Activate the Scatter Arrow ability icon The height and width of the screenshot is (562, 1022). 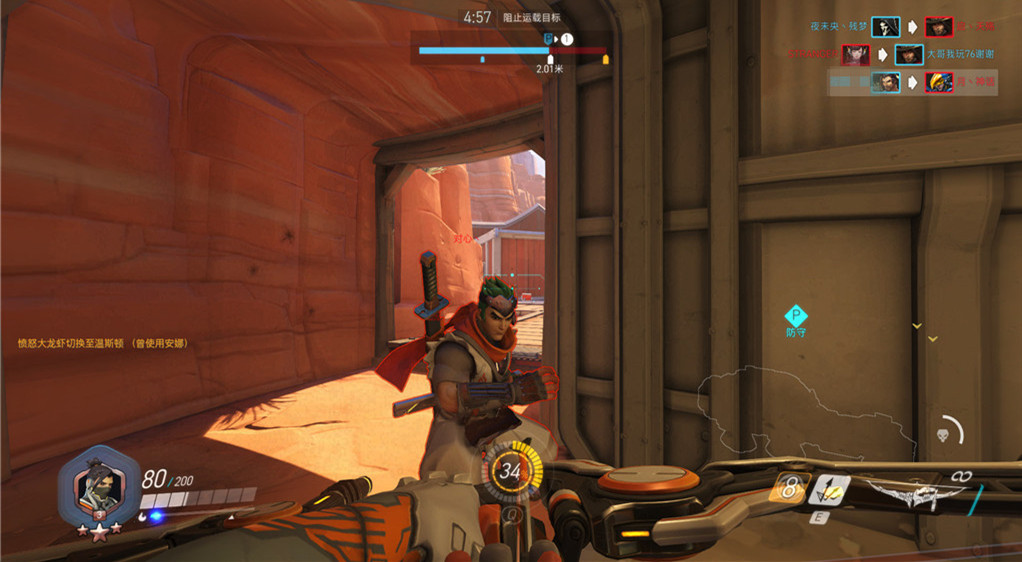[x=830, y=490]
